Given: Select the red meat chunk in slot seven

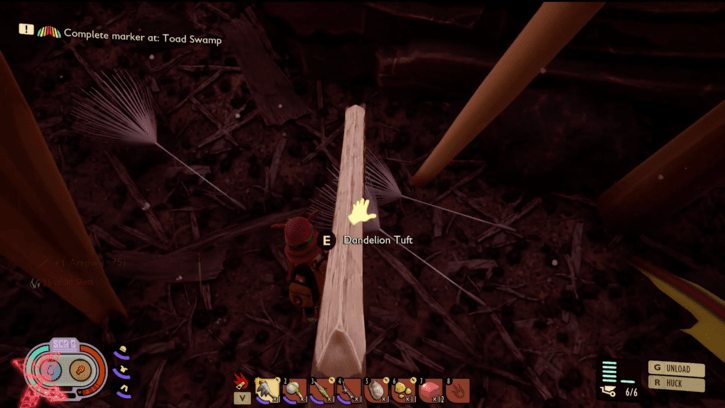Looking at the screenshot, I should pos(431,390).
